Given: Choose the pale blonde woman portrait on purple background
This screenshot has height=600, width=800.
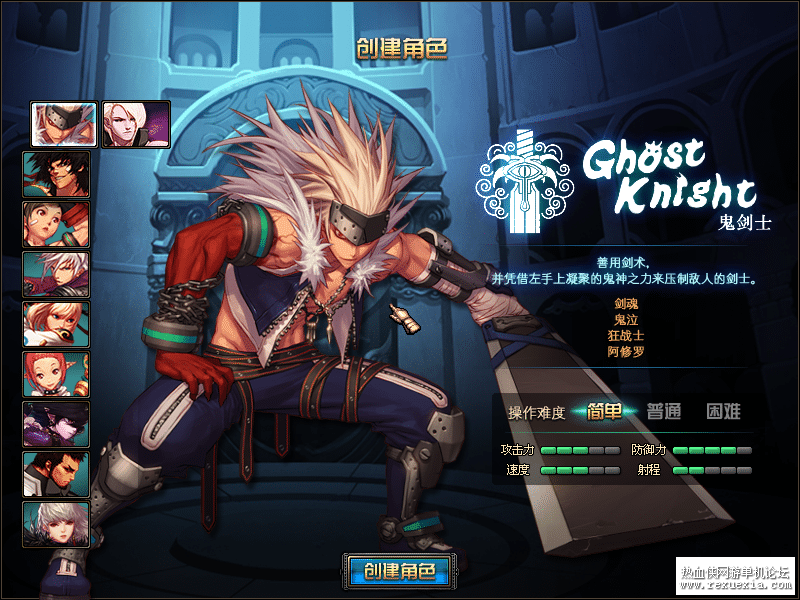Looking at the screenshot, I should (136, 124).
